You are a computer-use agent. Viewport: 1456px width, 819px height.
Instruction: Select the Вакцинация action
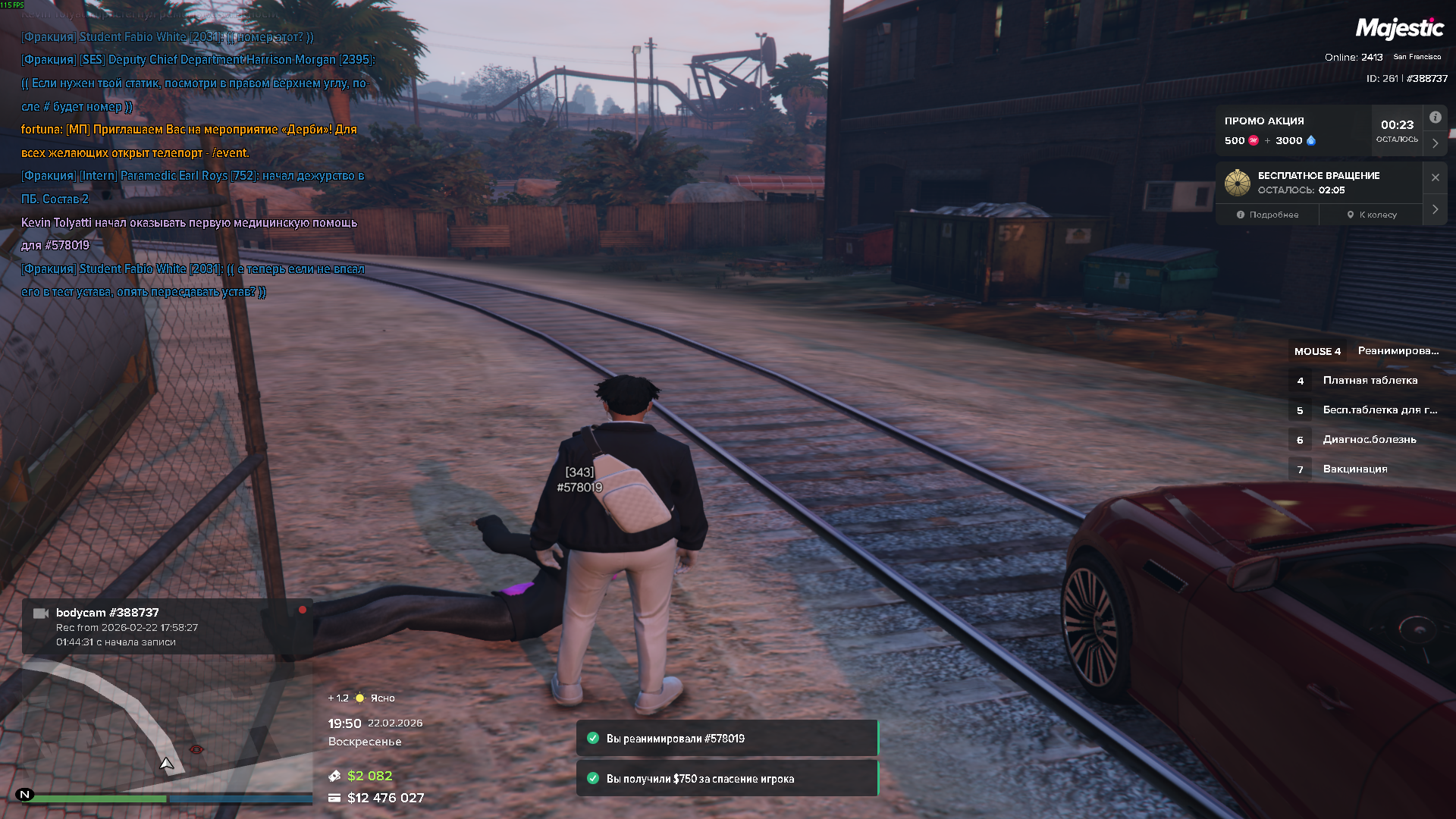click(x=1355, y=469)
